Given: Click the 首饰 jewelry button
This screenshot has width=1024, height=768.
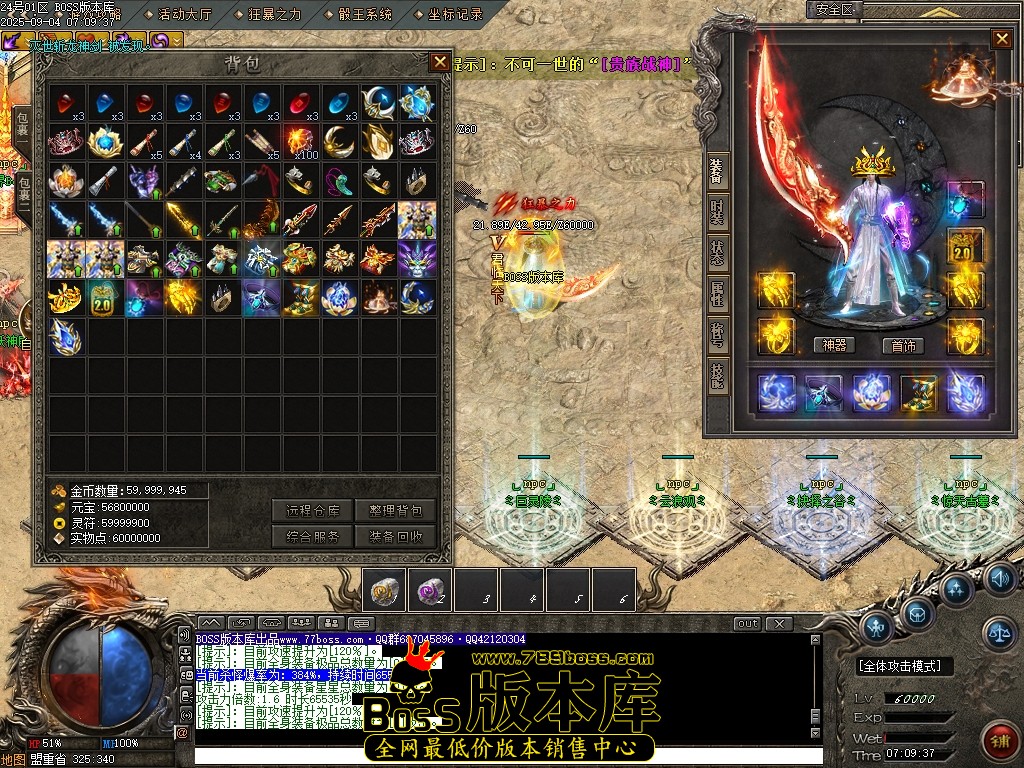Looking at the screenshot, I should point(903,345).
